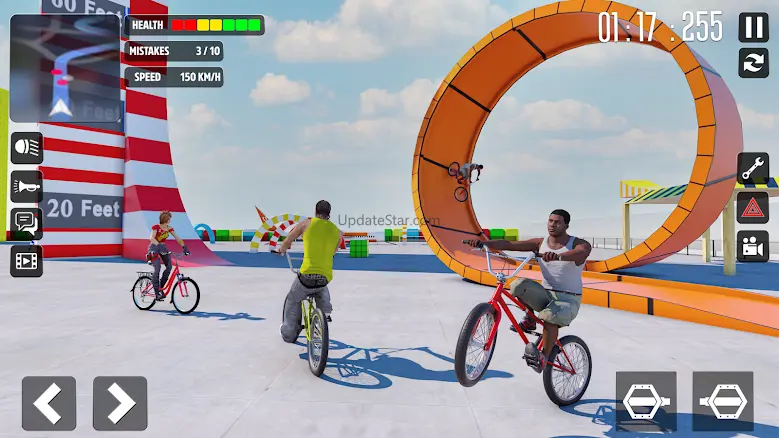This screenshot has height=438, width=779.
Task: Steer right with the arrow button
Action: 120,403
